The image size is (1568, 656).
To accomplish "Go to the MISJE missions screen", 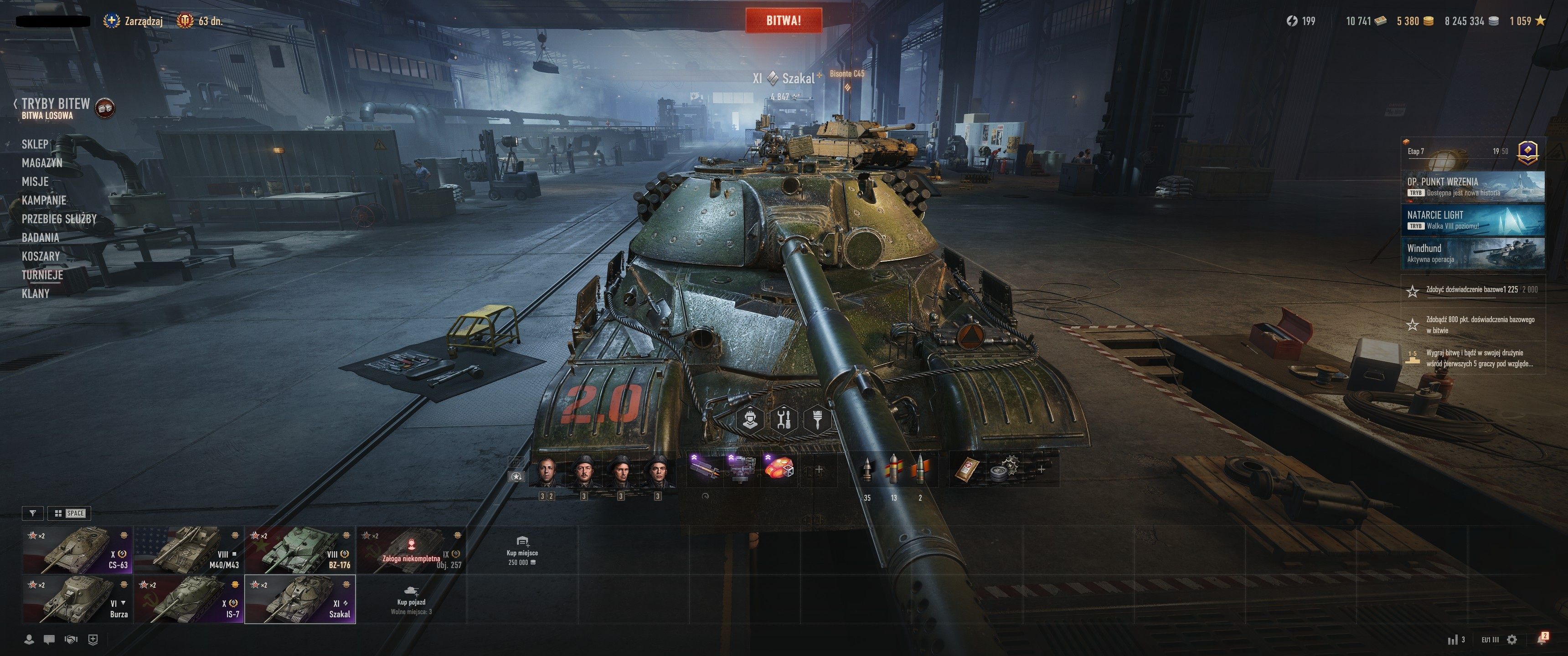I will pyautogui.click(x=35, y=181).
